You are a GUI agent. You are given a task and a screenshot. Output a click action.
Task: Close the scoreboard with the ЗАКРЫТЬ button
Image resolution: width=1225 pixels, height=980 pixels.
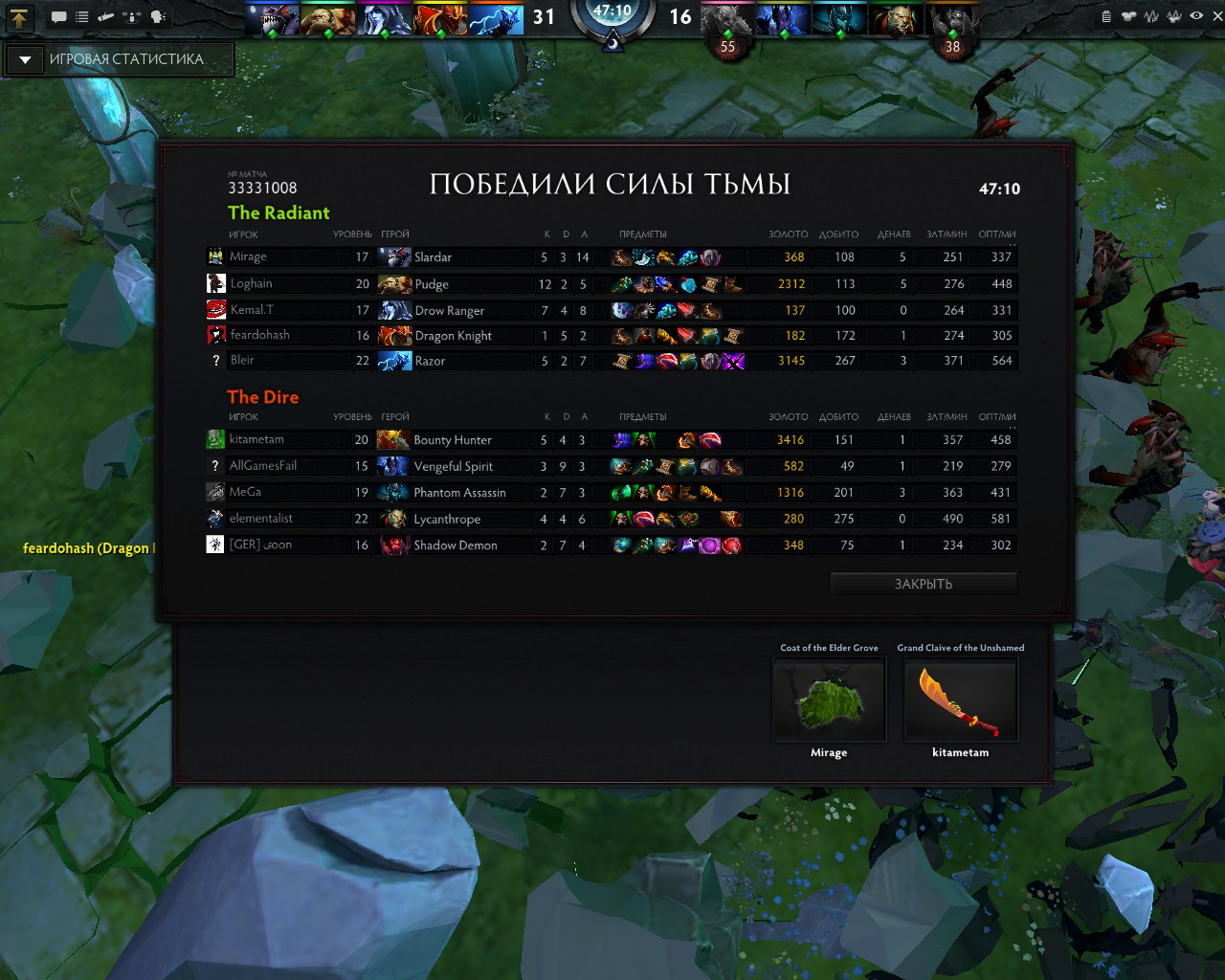923,584
